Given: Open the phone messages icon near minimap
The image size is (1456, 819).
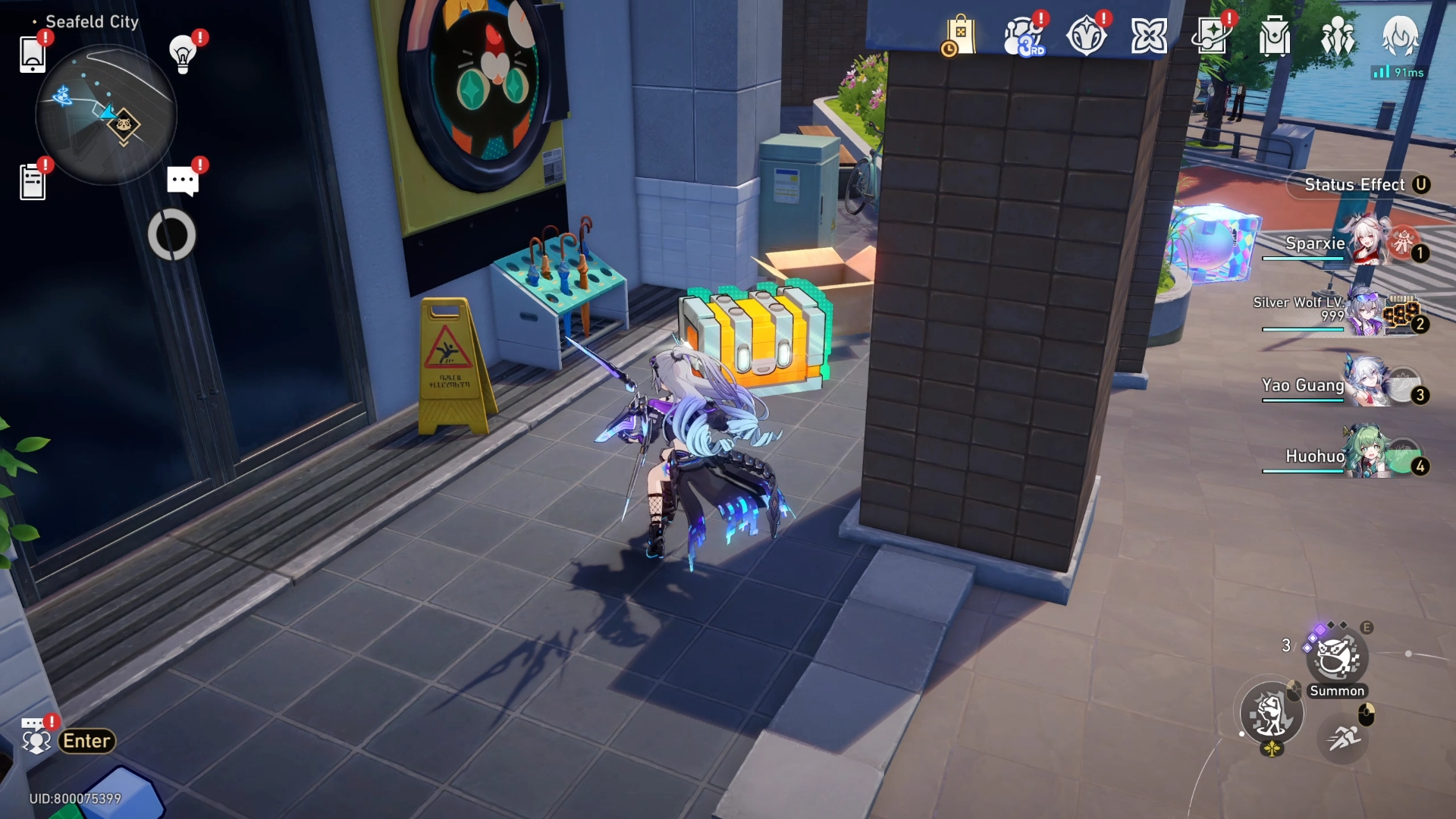Looking at the screenshot, I should point(32,55).
